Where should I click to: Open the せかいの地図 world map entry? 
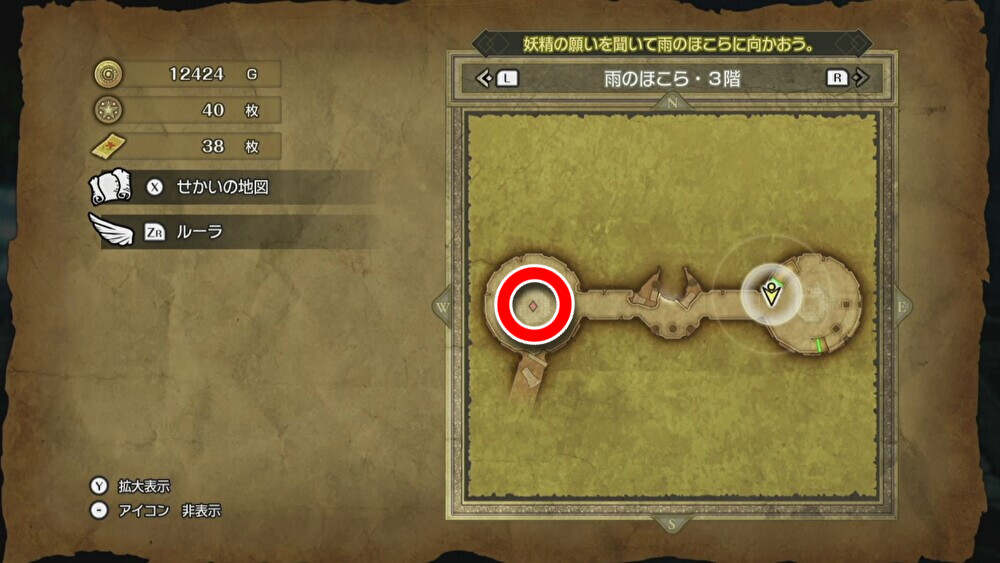222,187
